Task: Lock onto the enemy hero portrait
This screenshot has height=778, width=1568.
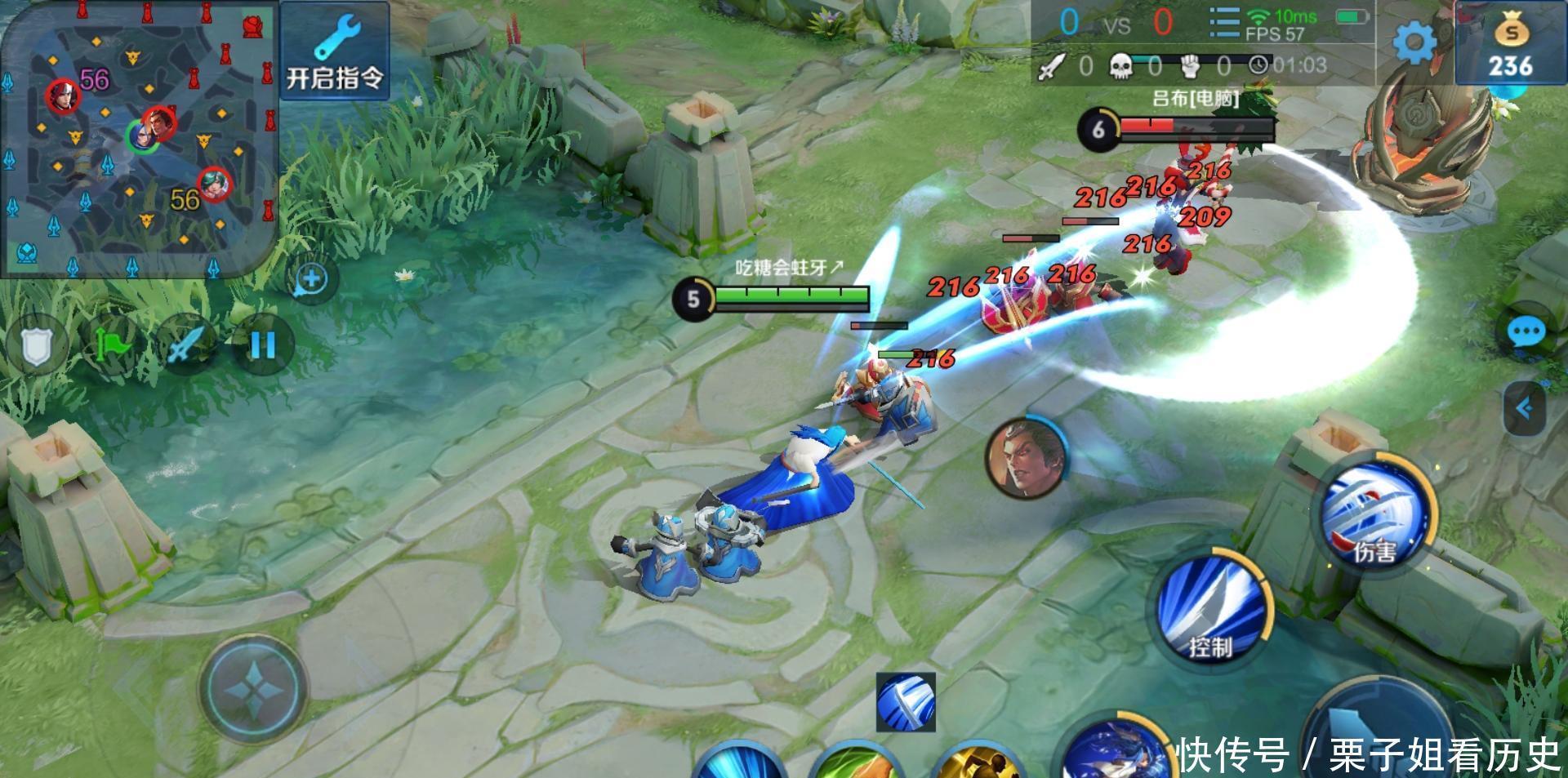Action: click(x=1026, y=457)
